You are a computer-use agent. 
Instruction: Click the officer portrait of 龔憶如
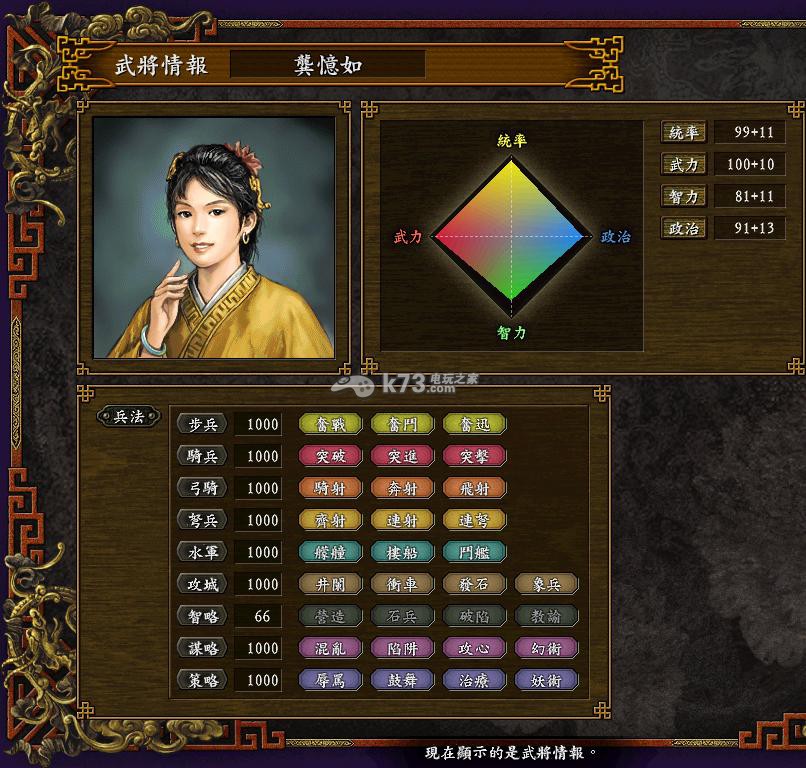[x=214, y=237]
